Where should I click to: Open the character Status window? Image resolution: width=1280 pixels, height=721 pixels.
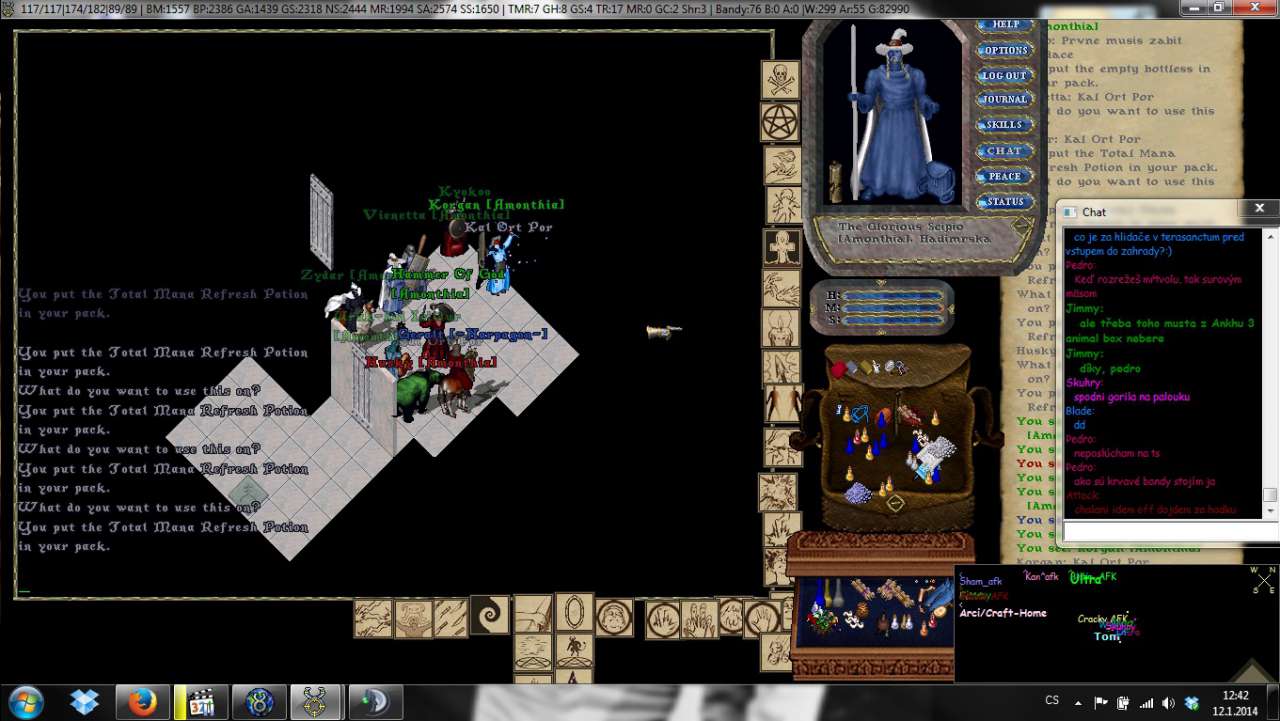[1004, 201]
